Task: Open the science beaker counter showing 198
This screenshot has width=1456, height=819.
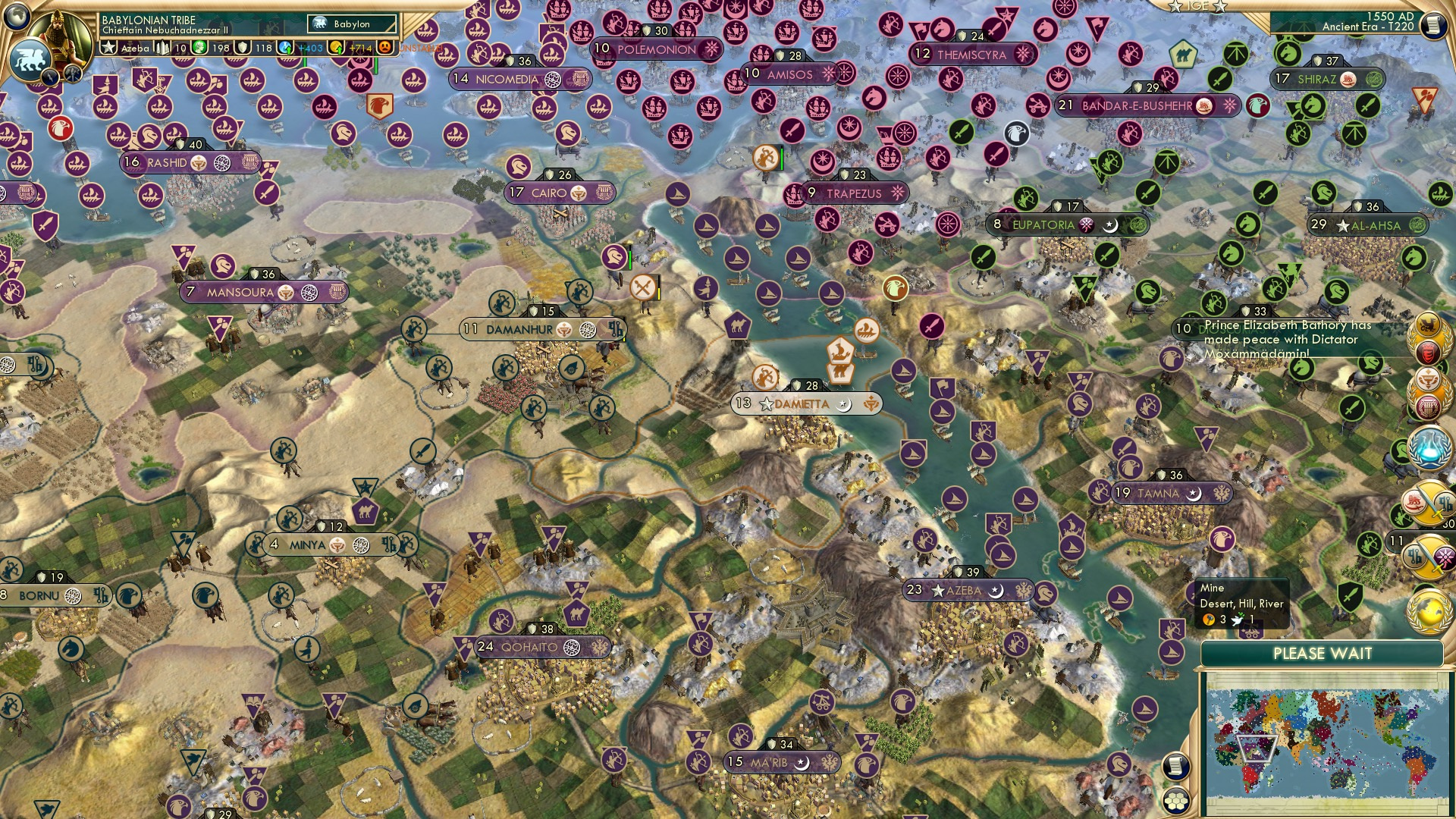Action: click(199, 48)
